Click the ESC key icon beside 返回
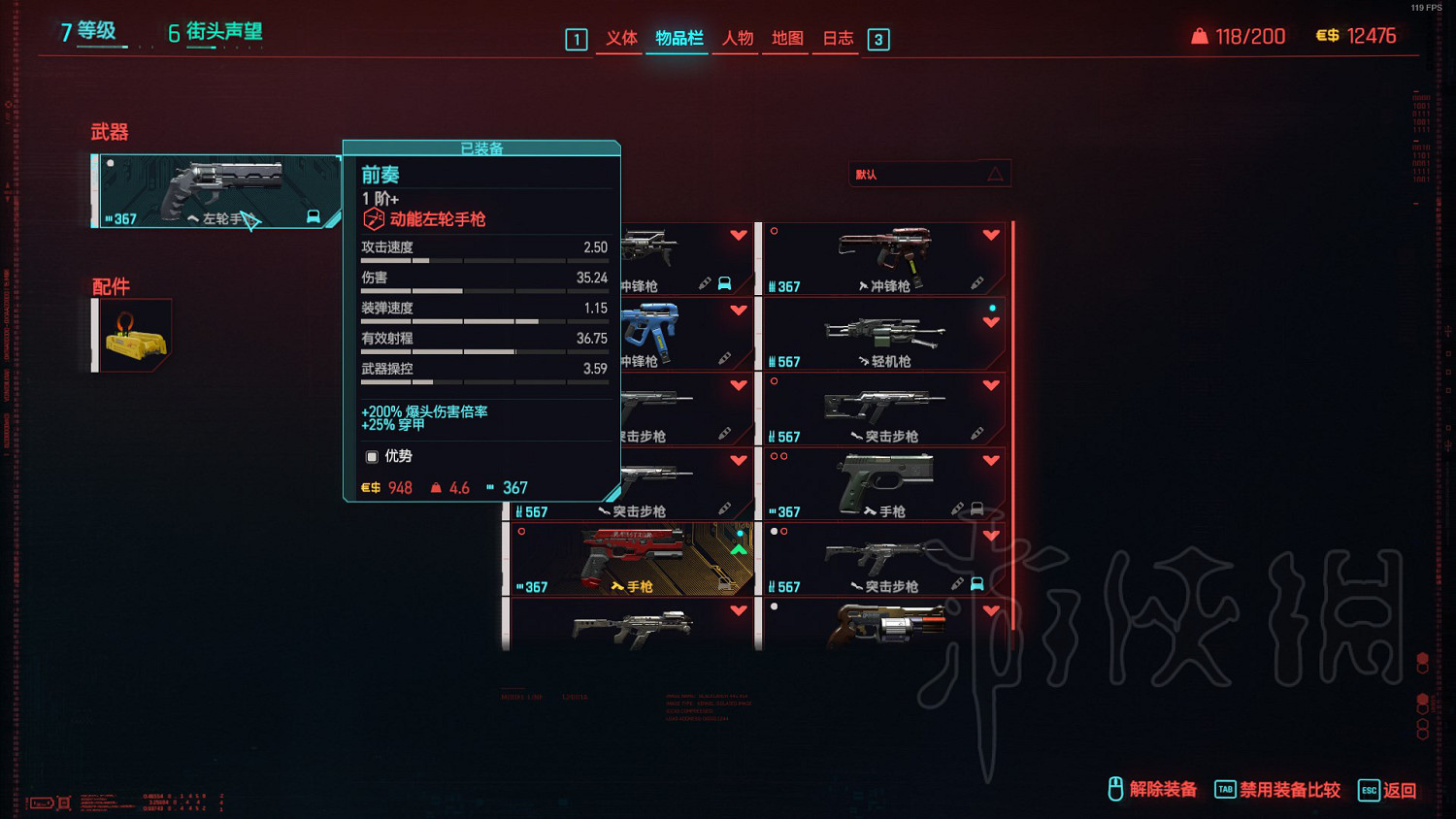Screen dimensions: 1456x819 pyautogui.click(x=1369, y=791)
